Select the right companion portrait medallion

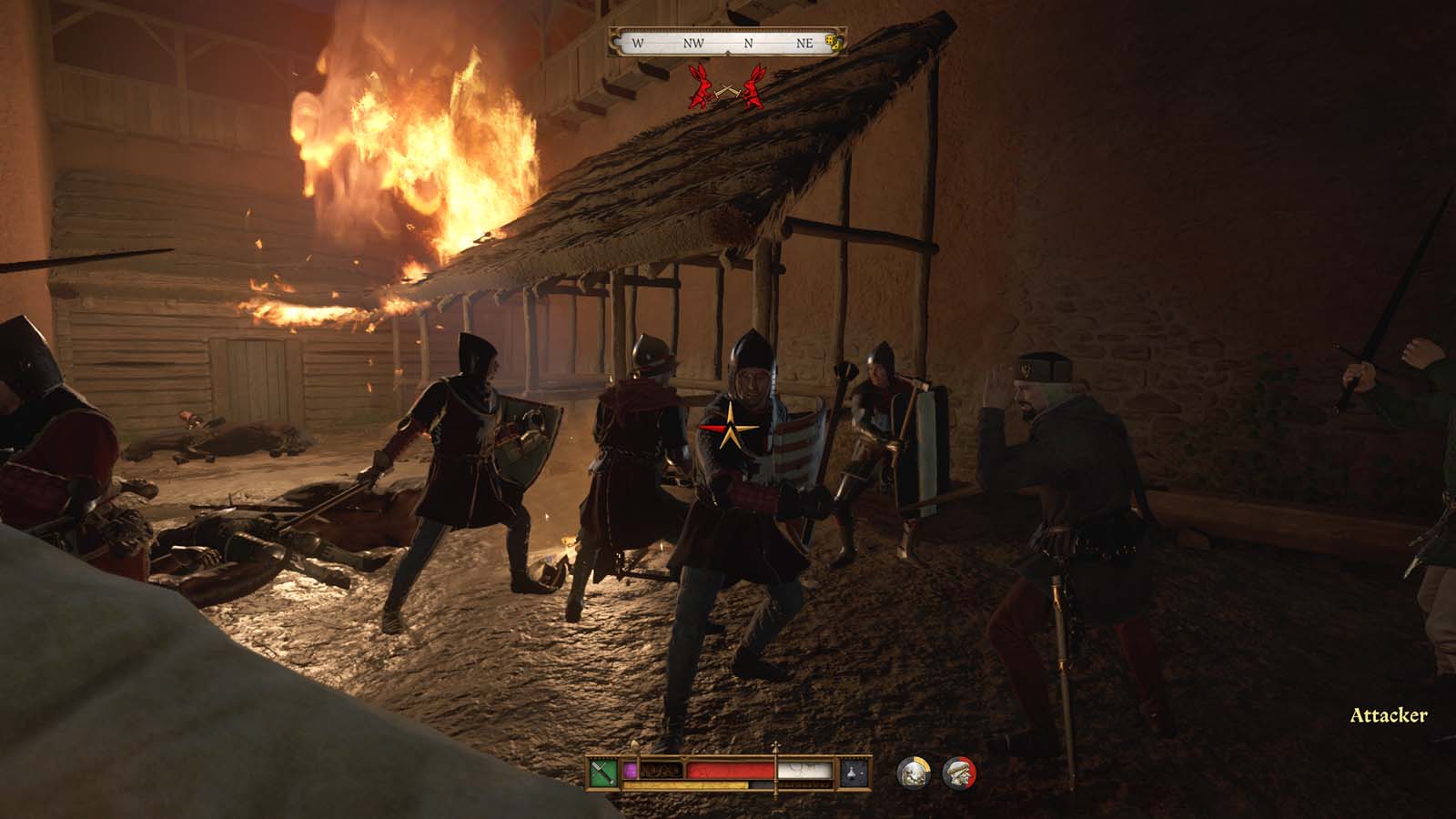957,772
